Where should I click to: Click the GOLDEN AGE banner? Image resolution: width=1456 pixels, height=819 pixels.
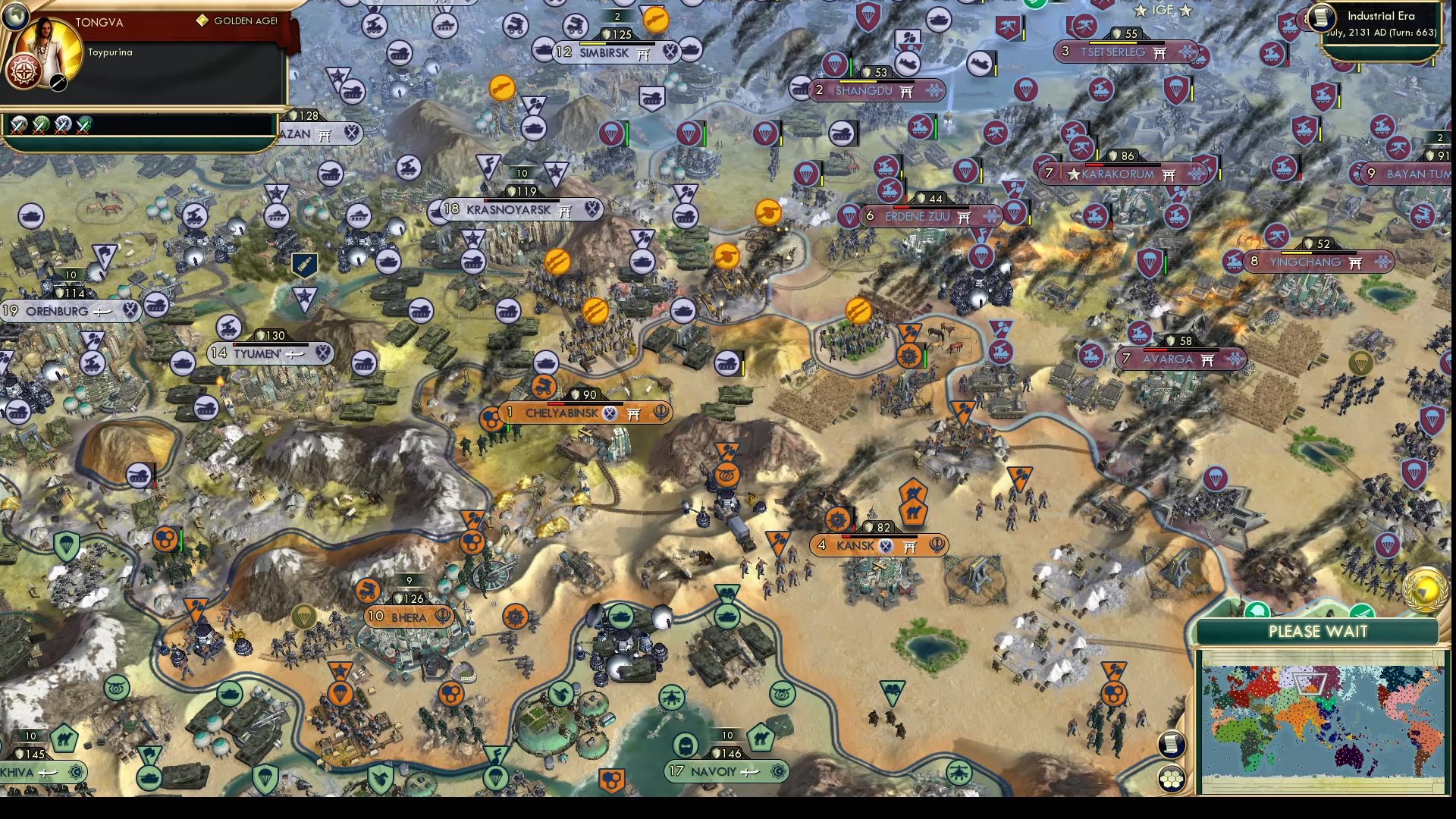tap(243, 22)
